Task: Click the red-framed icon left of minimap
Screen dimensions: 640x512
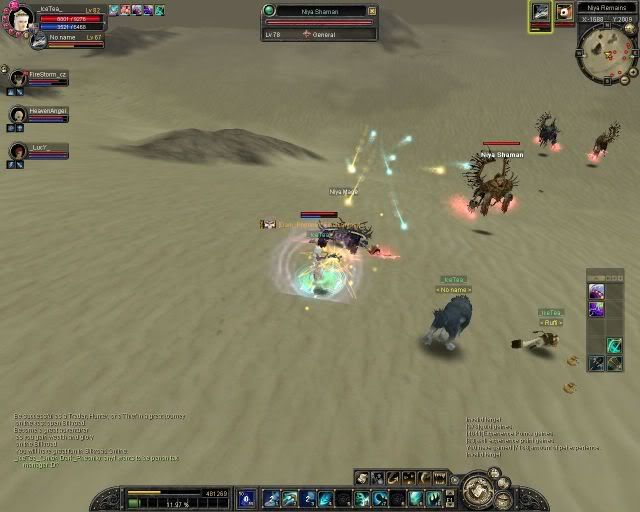Action: coord(564,13)
